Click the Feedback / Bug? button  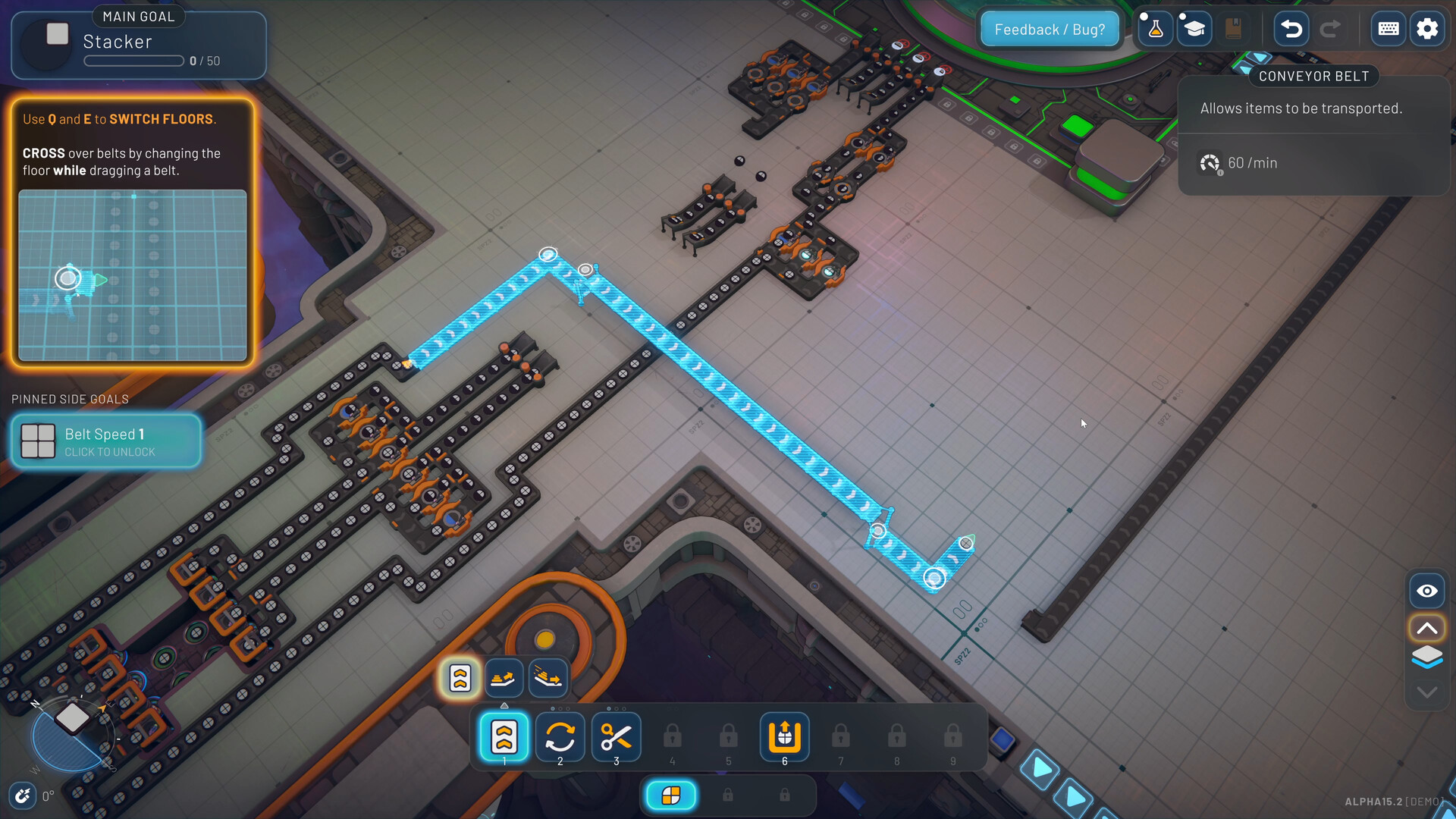(1050, 28)
